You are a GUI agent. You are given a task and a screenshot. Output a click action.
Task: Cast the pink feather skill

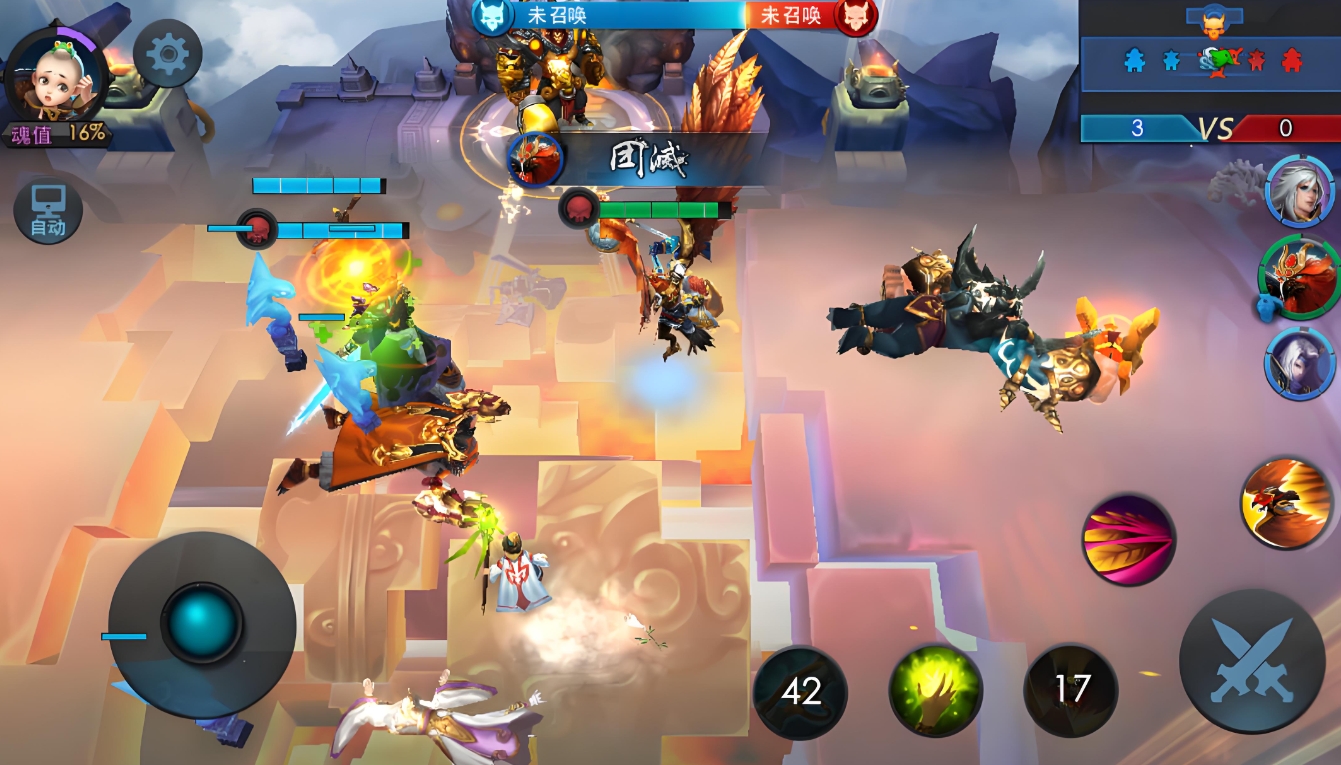point(1128,539)
